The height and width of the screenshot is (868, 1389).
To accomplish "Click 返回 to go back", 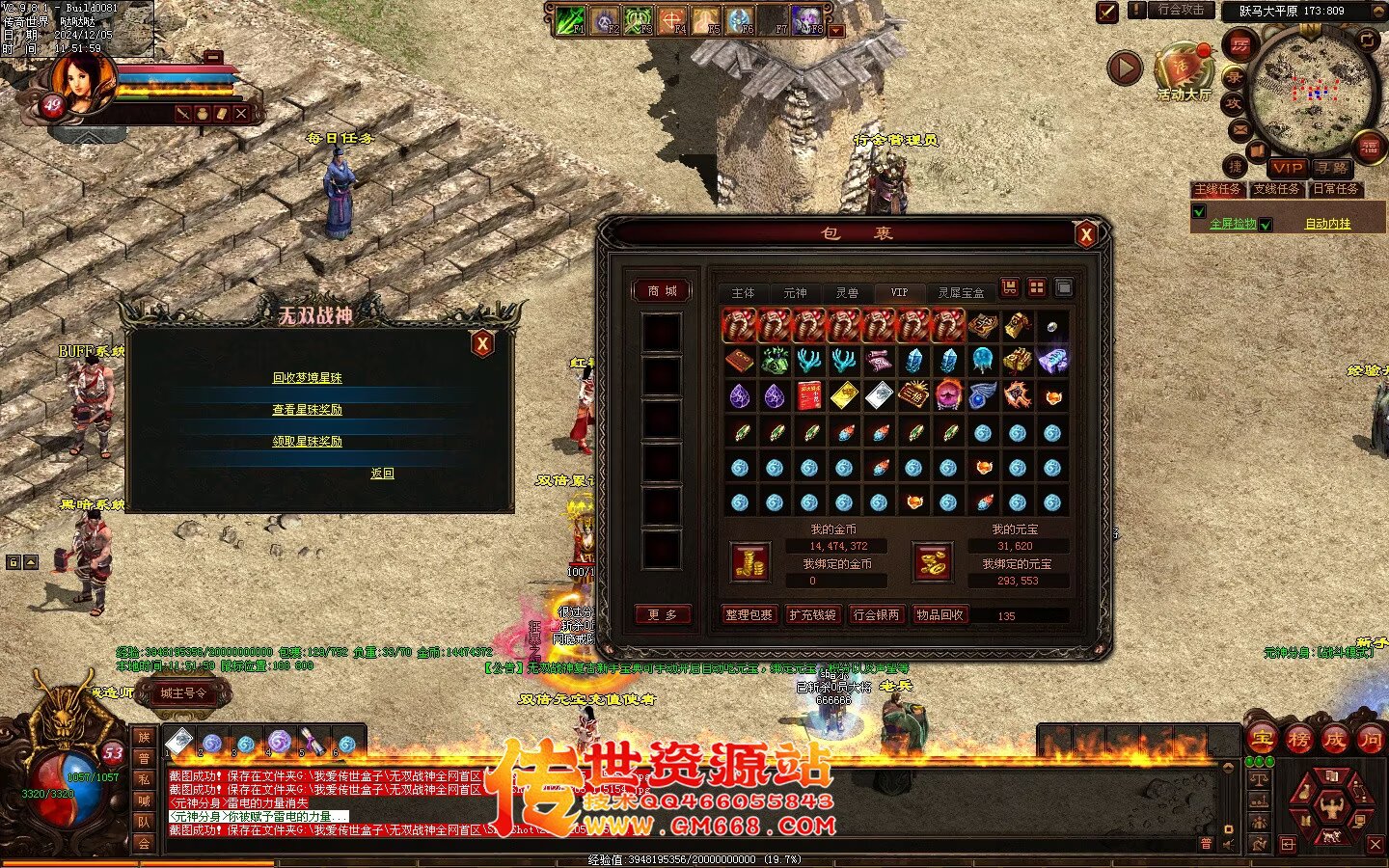I will [x=382, y=474].
